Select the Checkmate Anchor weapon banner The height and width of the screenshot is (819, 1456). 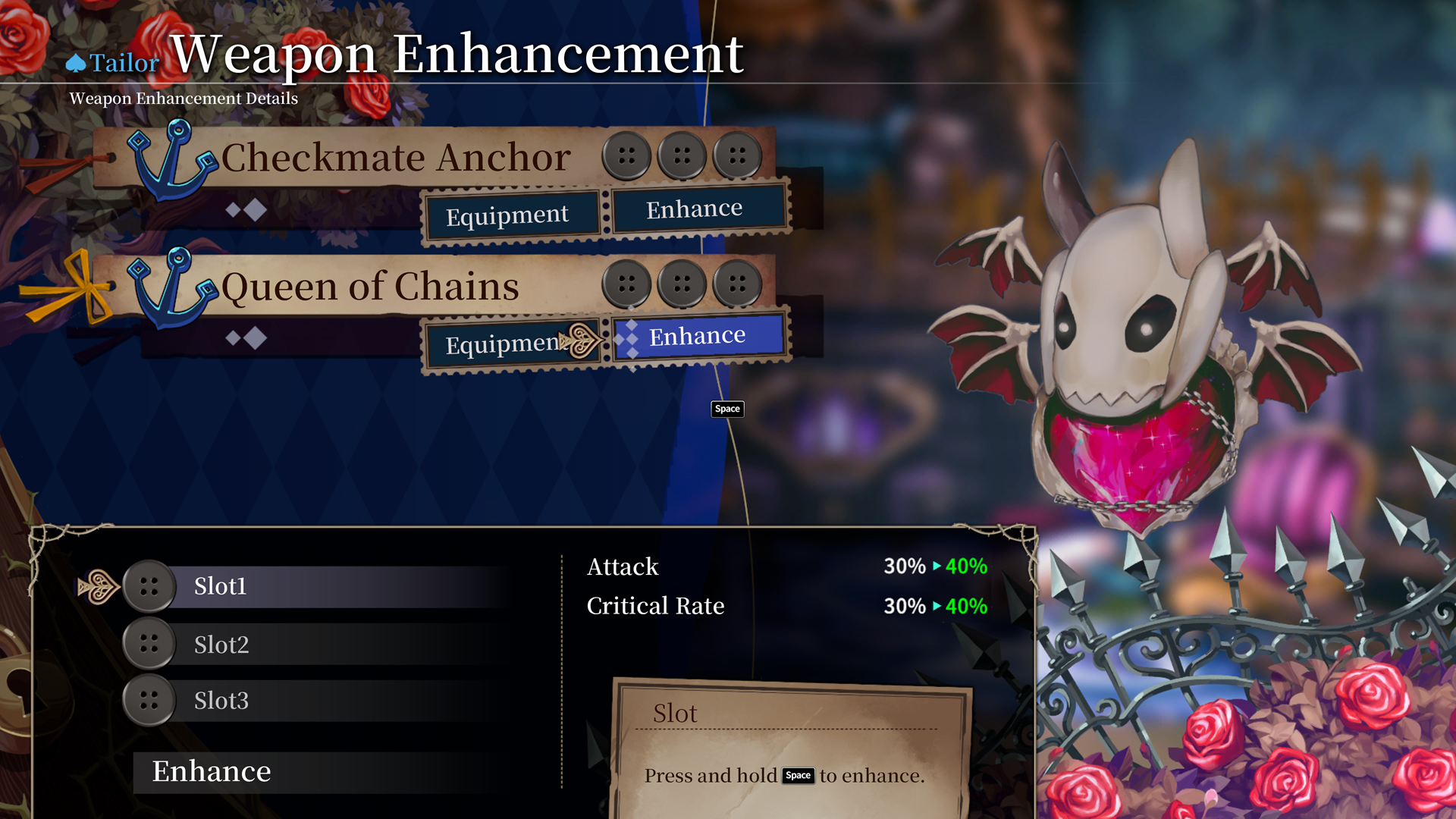click(x=394, y=158)
